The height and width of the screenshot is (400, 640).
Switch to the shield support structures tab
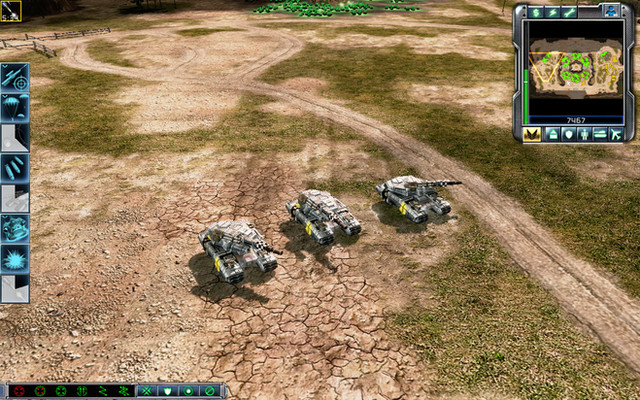click(566, 134)
